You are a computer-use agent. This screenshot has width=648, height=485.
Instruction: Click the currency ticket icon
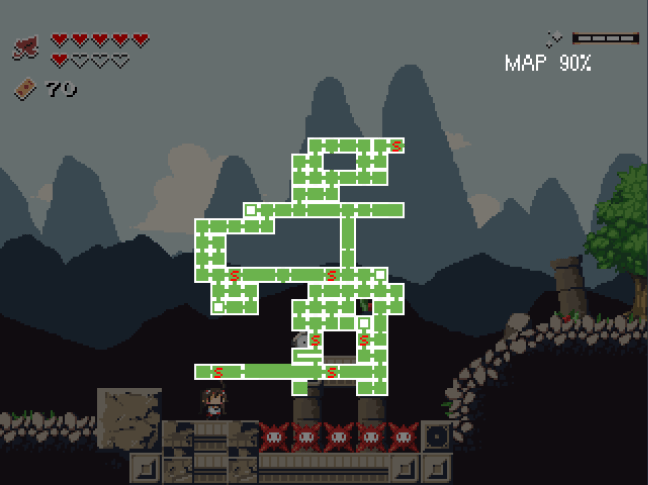pyautogui.click(x=26, y=90)
